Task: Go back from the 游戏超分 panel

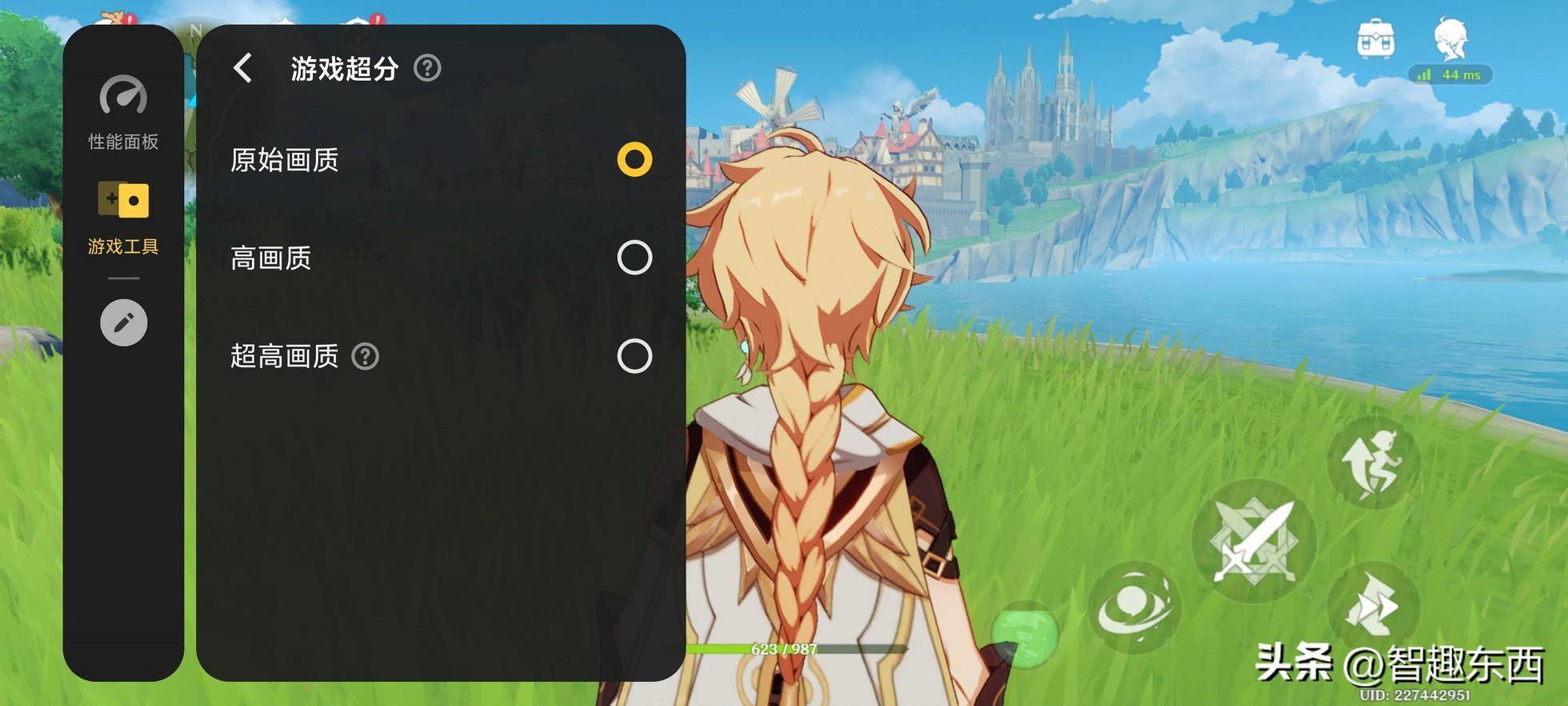Action: [x=243, y=68]
